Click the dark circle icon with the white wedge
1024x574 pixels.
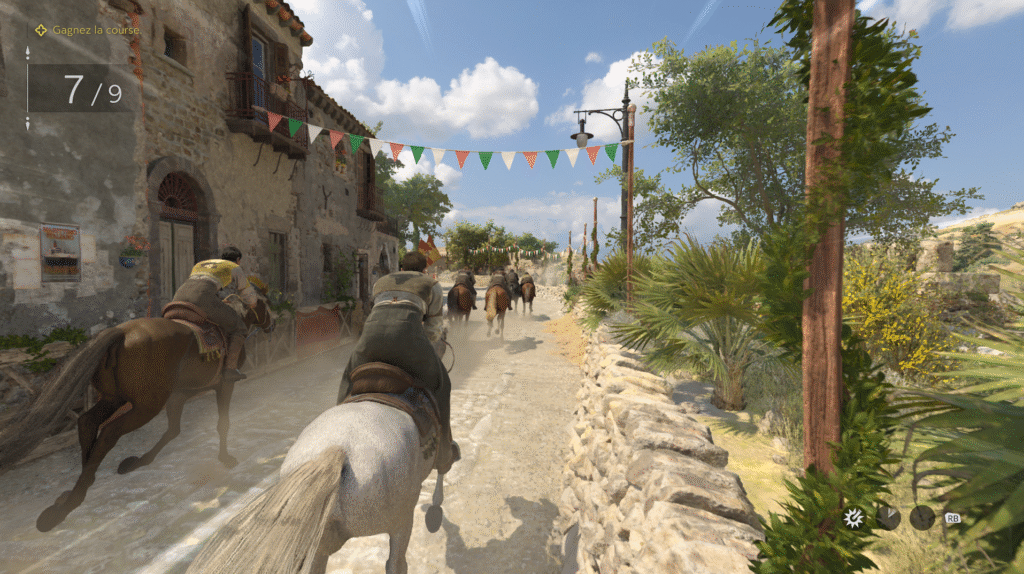pyautogui.click(x=888, y=517)
